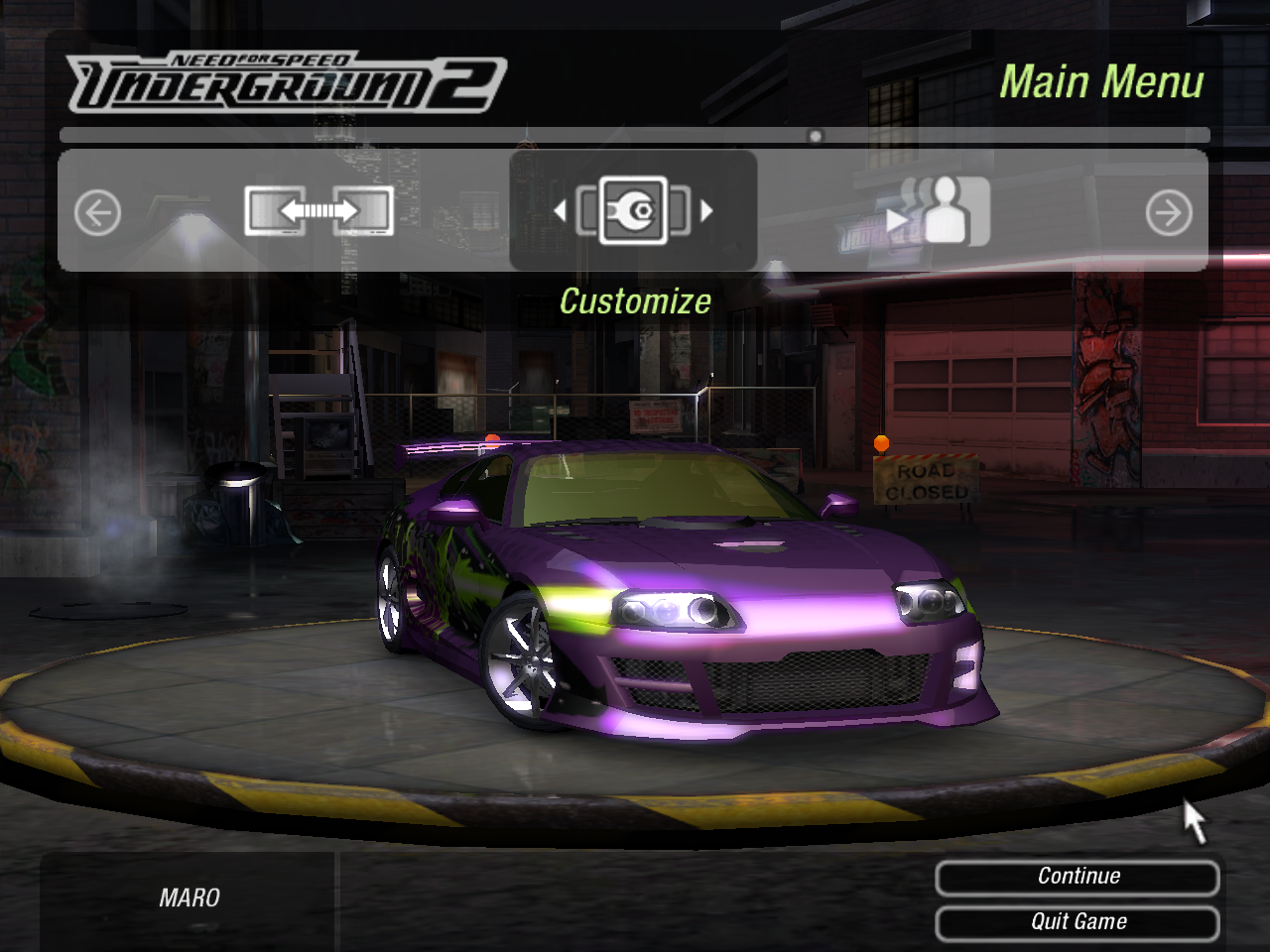Click small right triangle beside Customize icon

(706, 210)
